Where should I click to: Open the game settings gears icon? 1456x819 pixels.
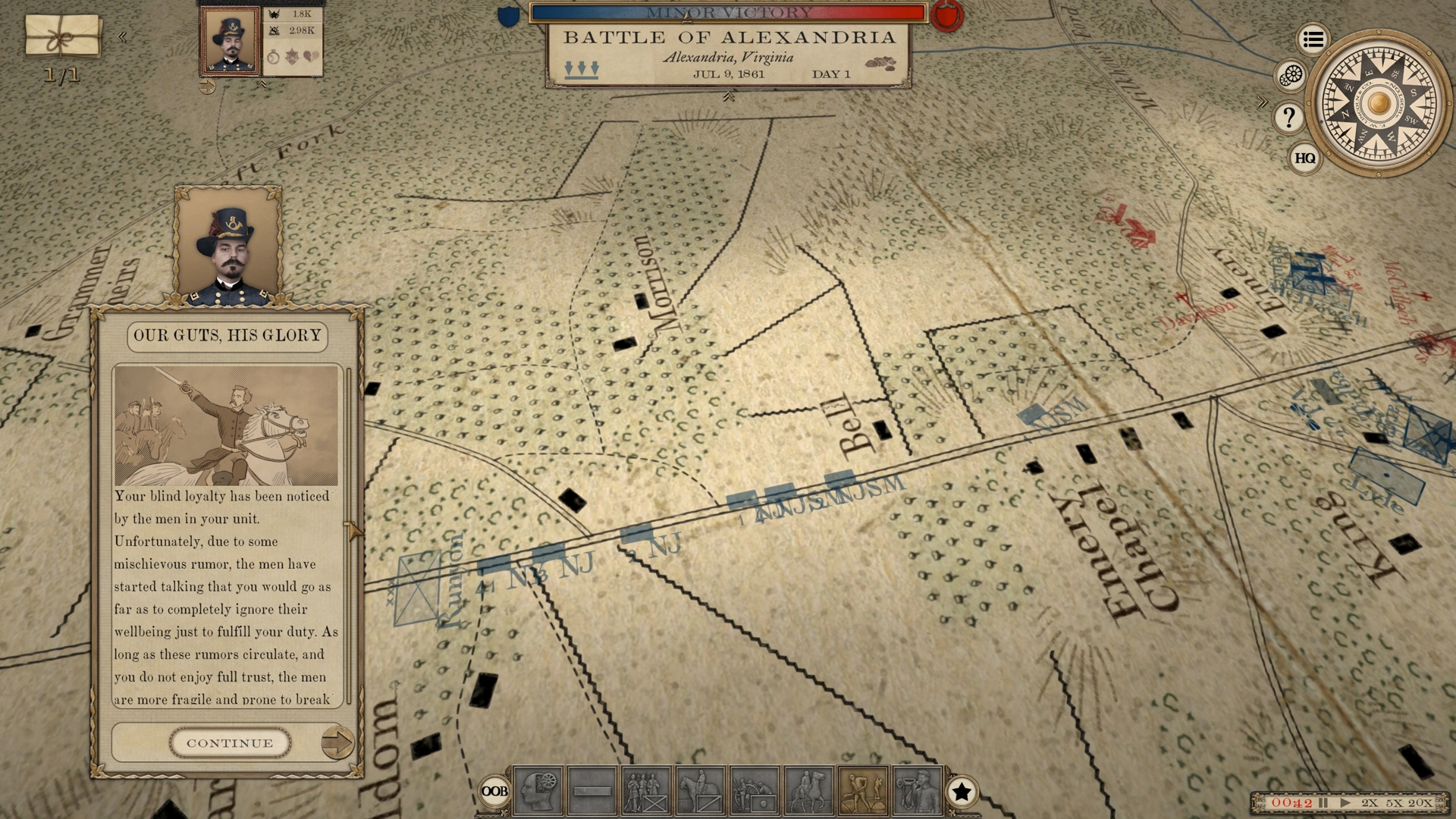[x=1291, y=76]
